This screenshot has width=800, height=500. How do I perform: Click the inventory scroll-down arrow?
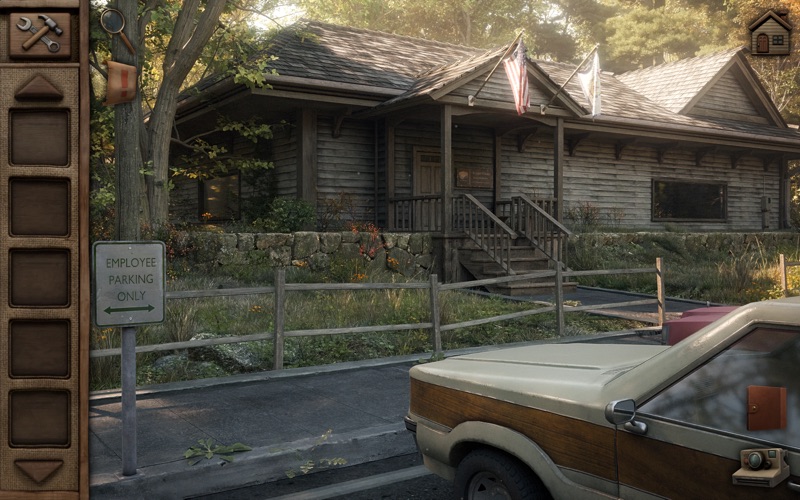39,471
